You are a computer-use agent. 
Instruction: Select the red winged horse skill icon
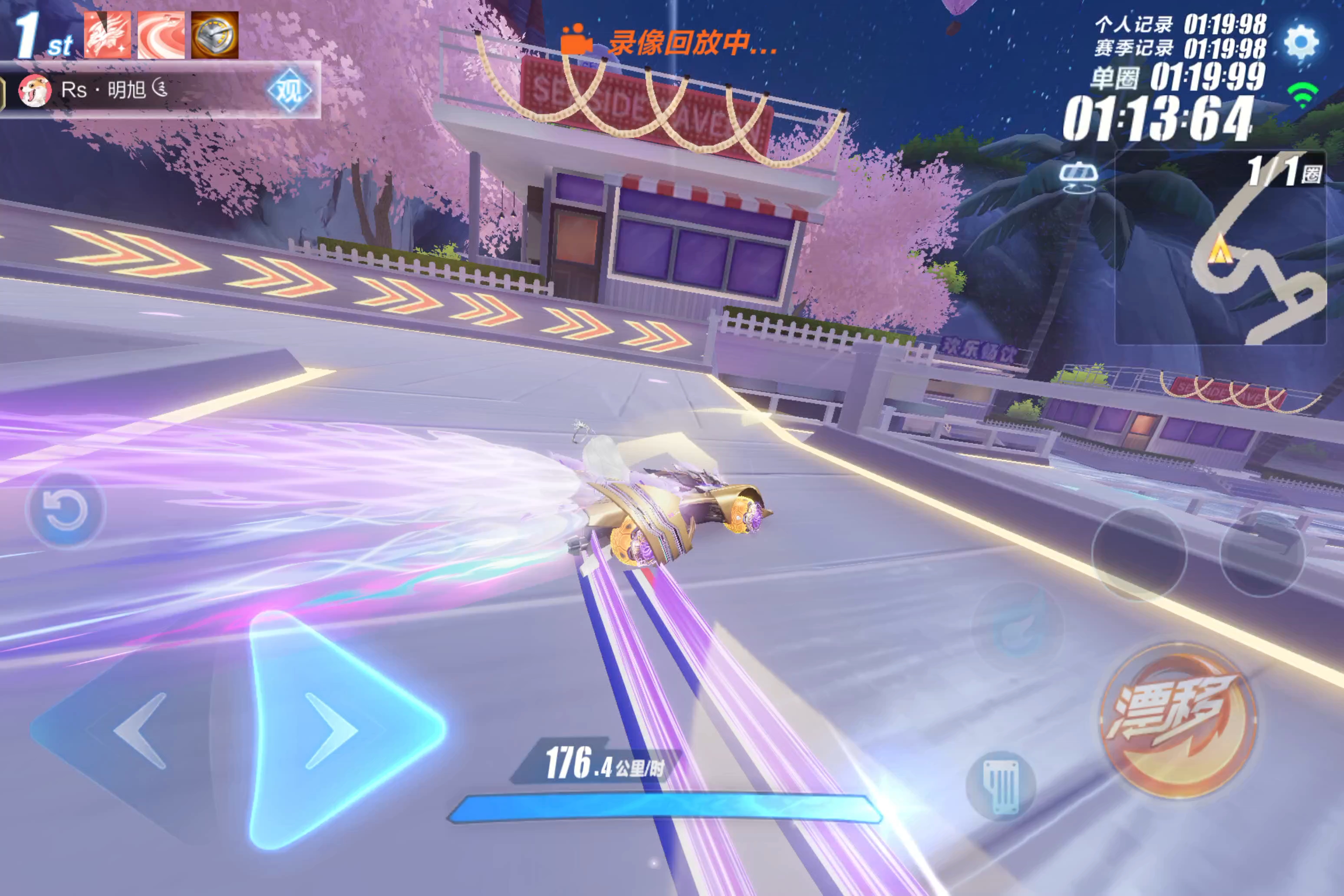(107, 36)
